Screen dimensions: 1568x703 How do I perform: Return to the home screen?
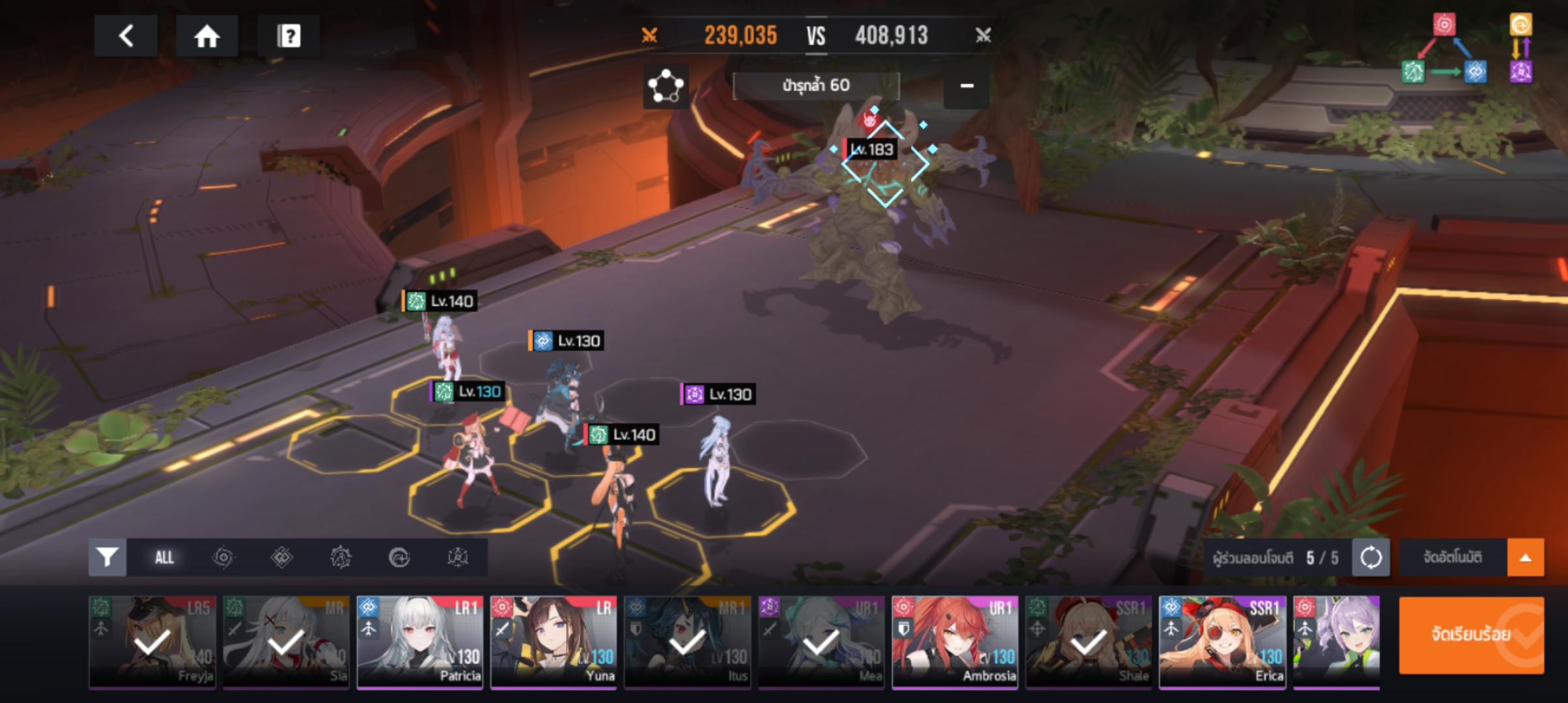pyautogui.click(x=207, y=36)
